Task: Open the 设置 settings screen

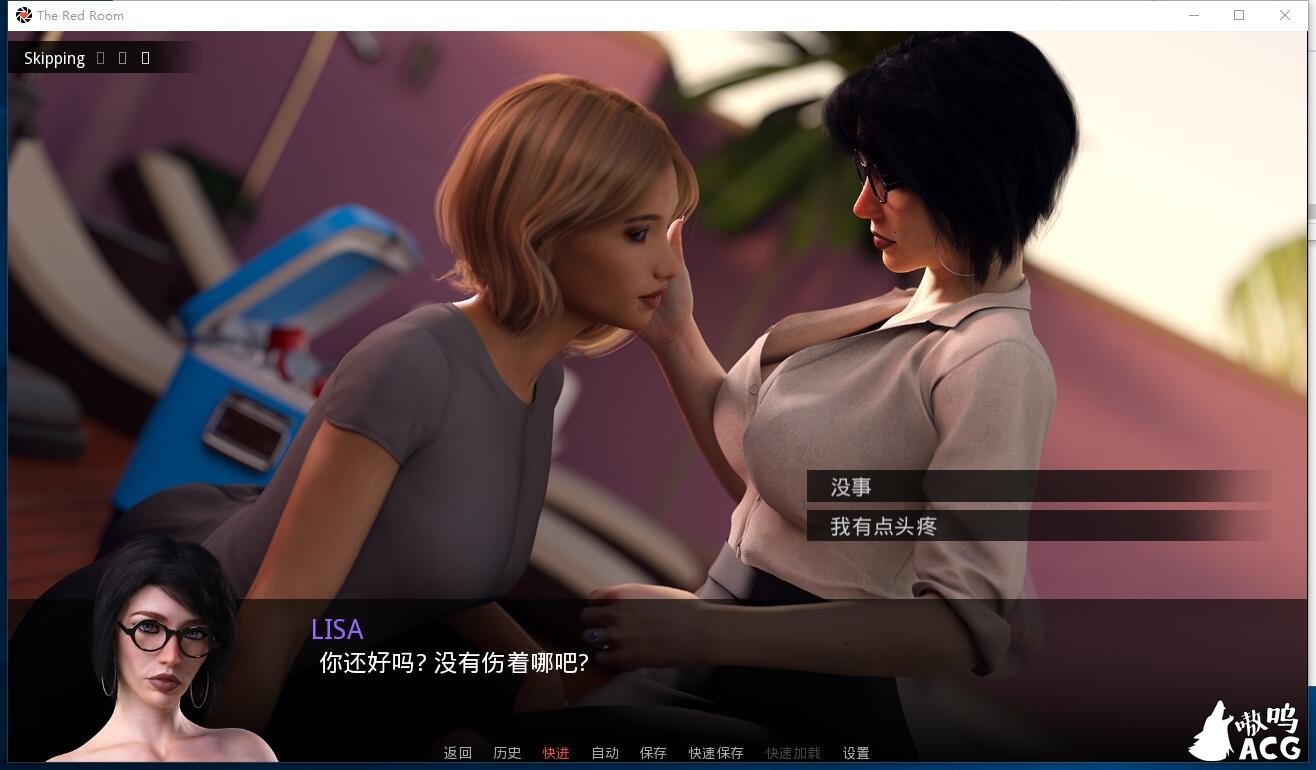Action: [x=857, y=753]
